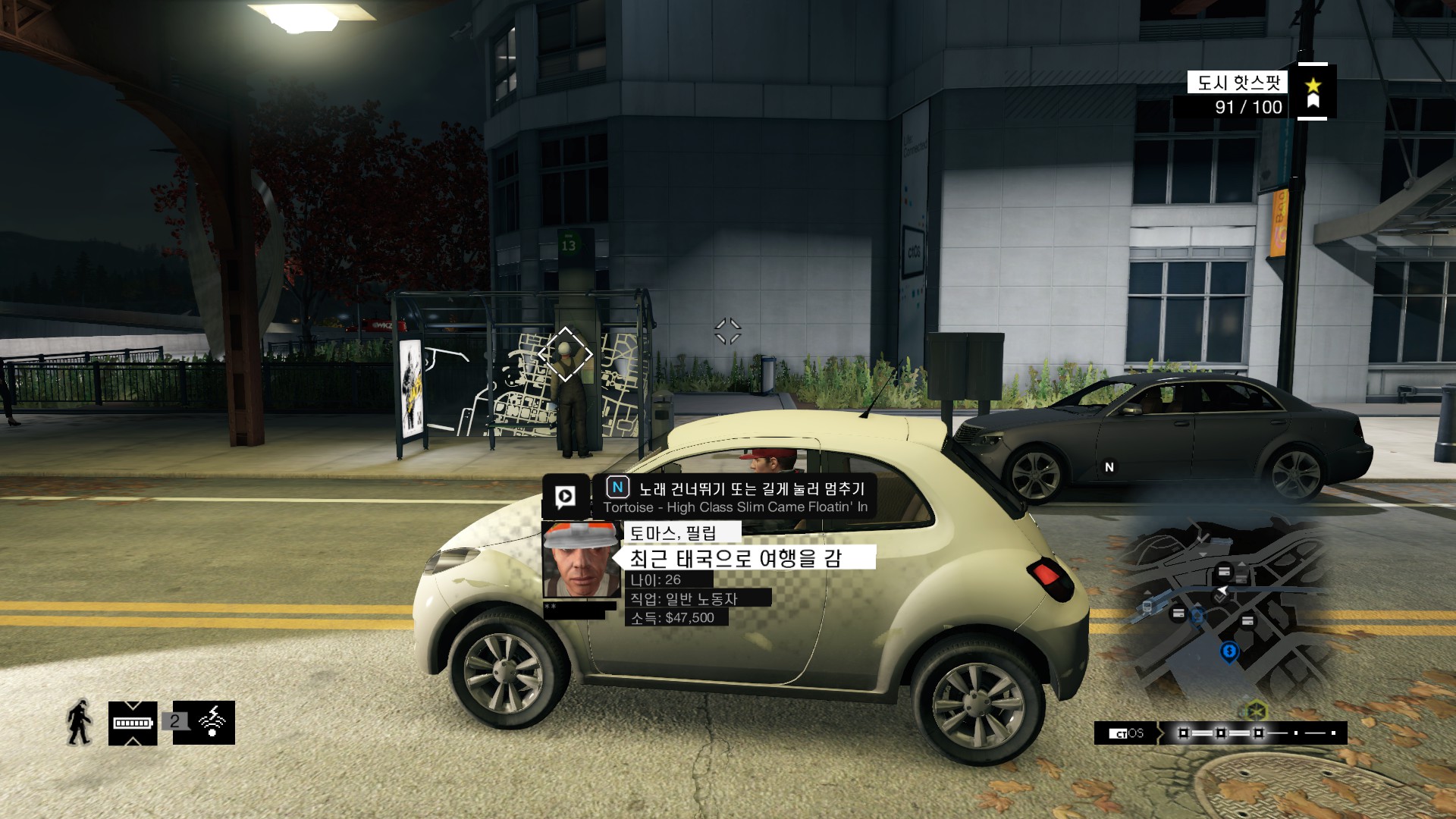Select the yellow hexagon marker on minimap
This screenshot has height=819, width=1456.
[x=1257, y=711]
